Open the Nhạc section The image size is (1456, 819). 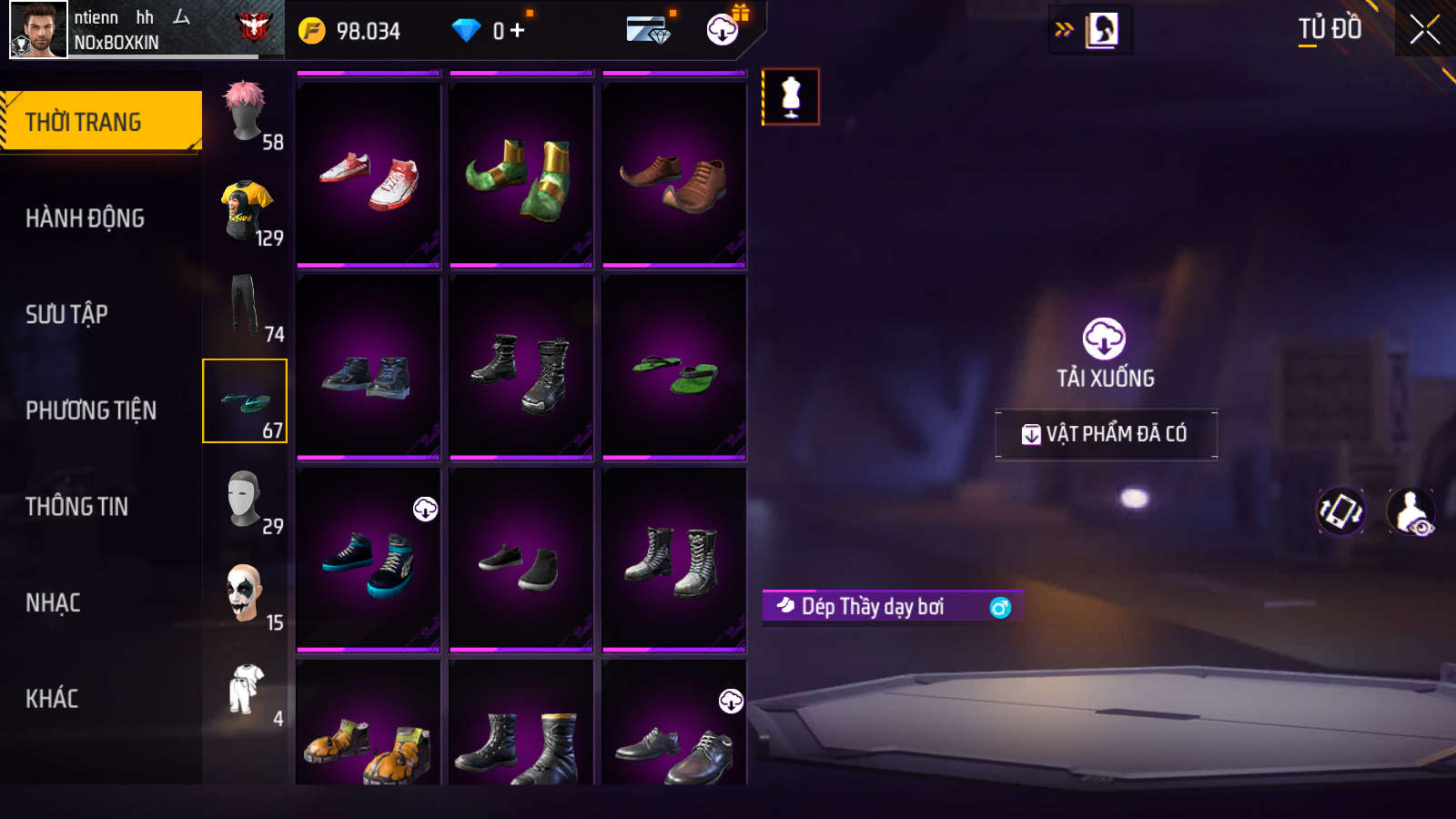click(53, 602)
